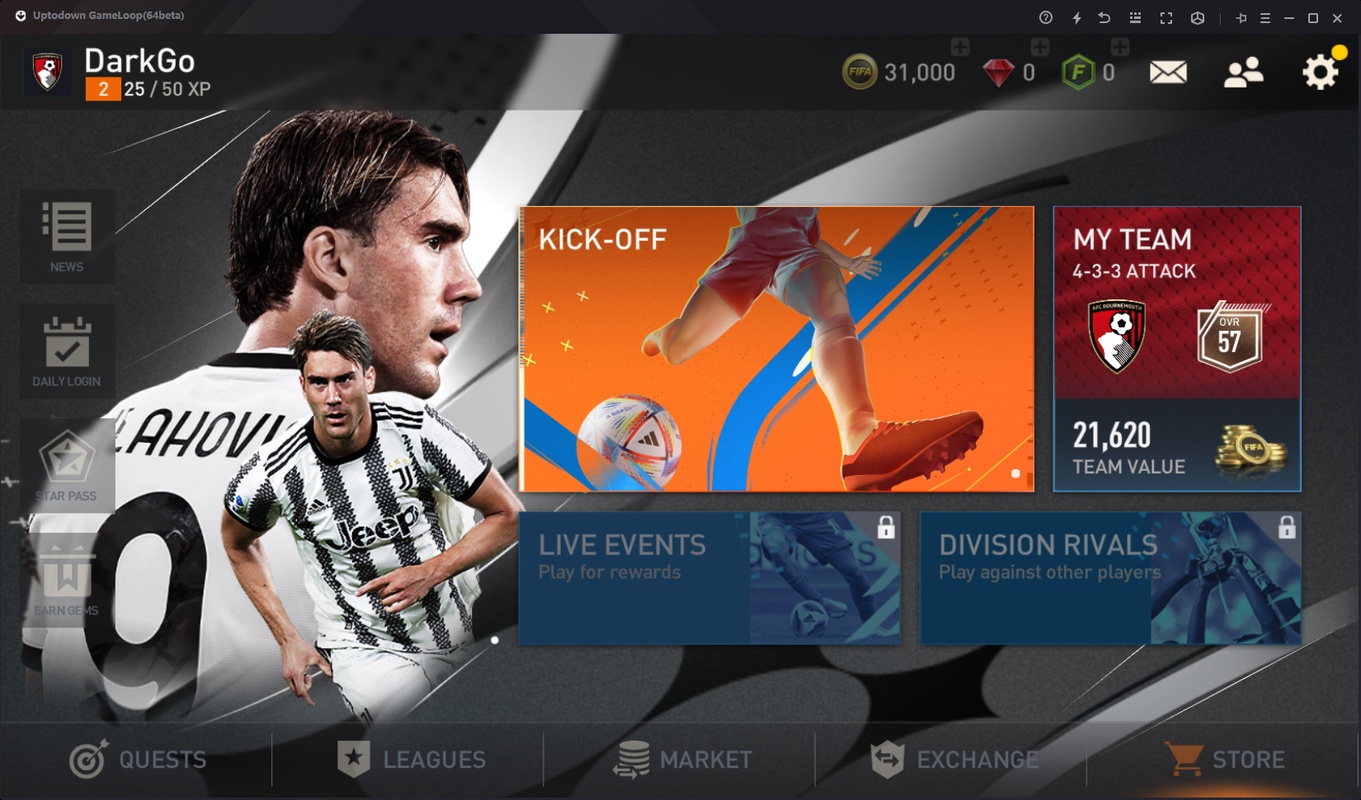Toggle GameLoop fullscreen mode
This screenshot has height=800, width=1361.
(x=1164, y=17)
